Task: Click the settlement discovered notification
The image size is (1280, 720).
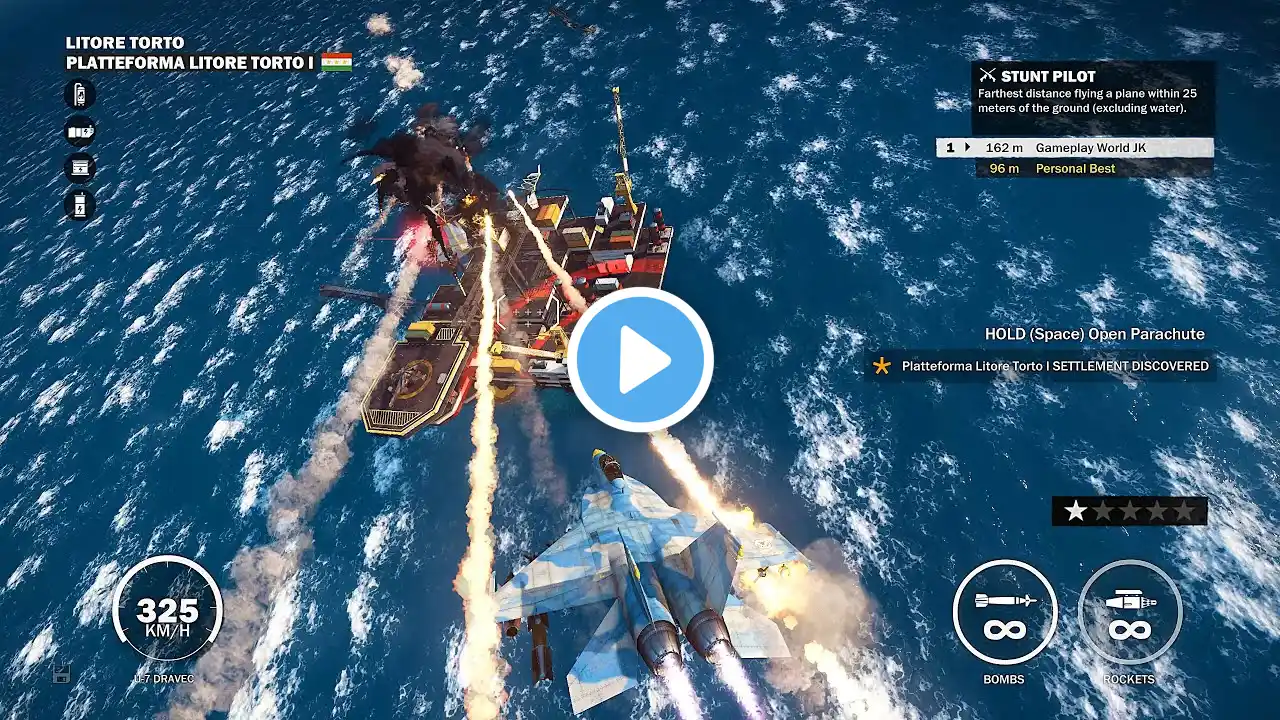Action: coord(1041,366)
